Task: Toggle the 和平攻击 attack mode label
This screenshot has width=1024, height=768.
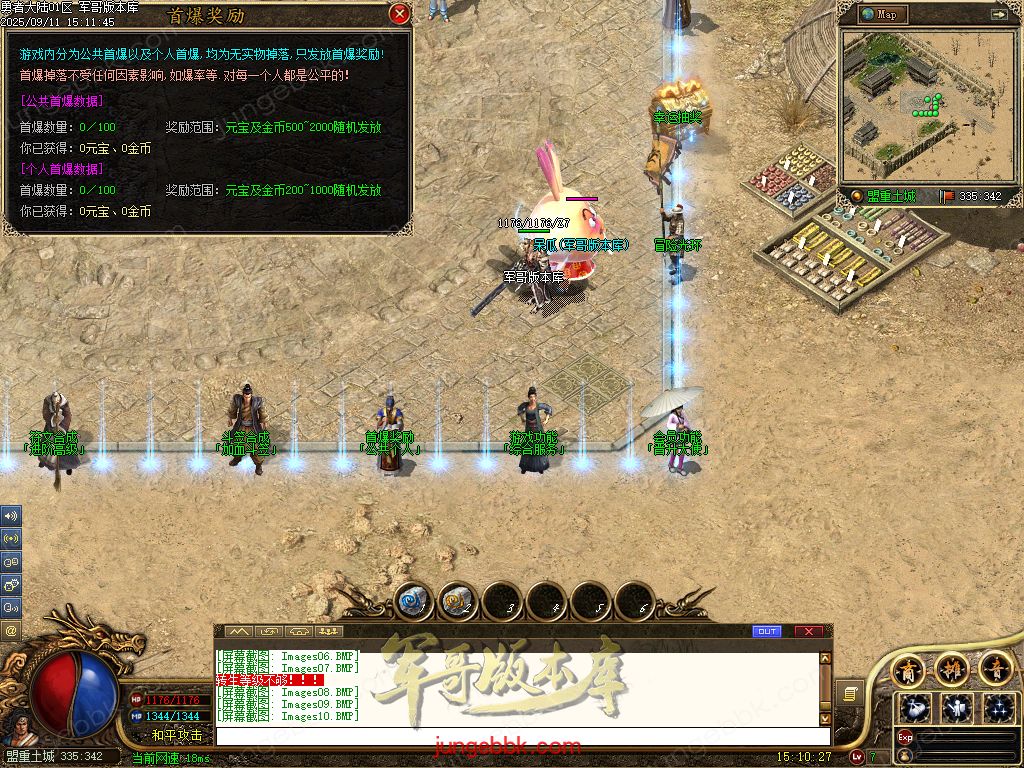Action: click(177, 735)
